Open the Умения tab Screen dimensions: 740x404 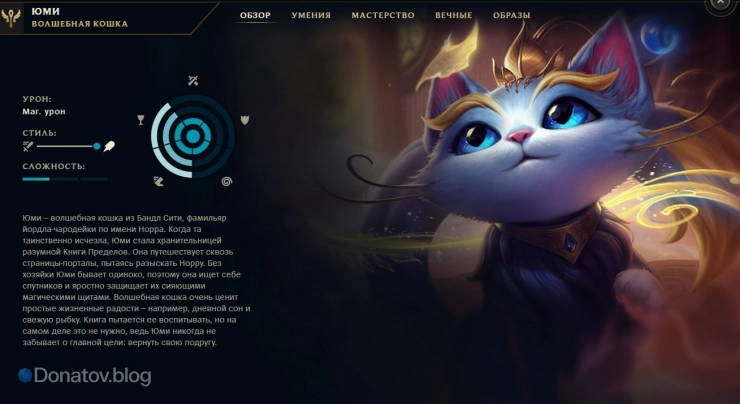click(311, 16)
